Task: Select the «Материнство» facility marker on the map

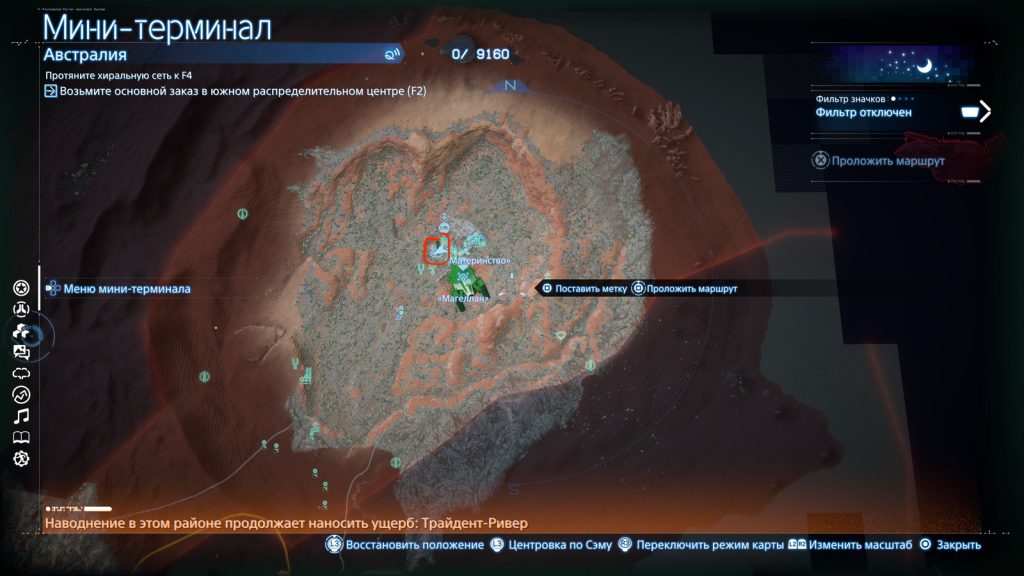Action: [481, 260]
